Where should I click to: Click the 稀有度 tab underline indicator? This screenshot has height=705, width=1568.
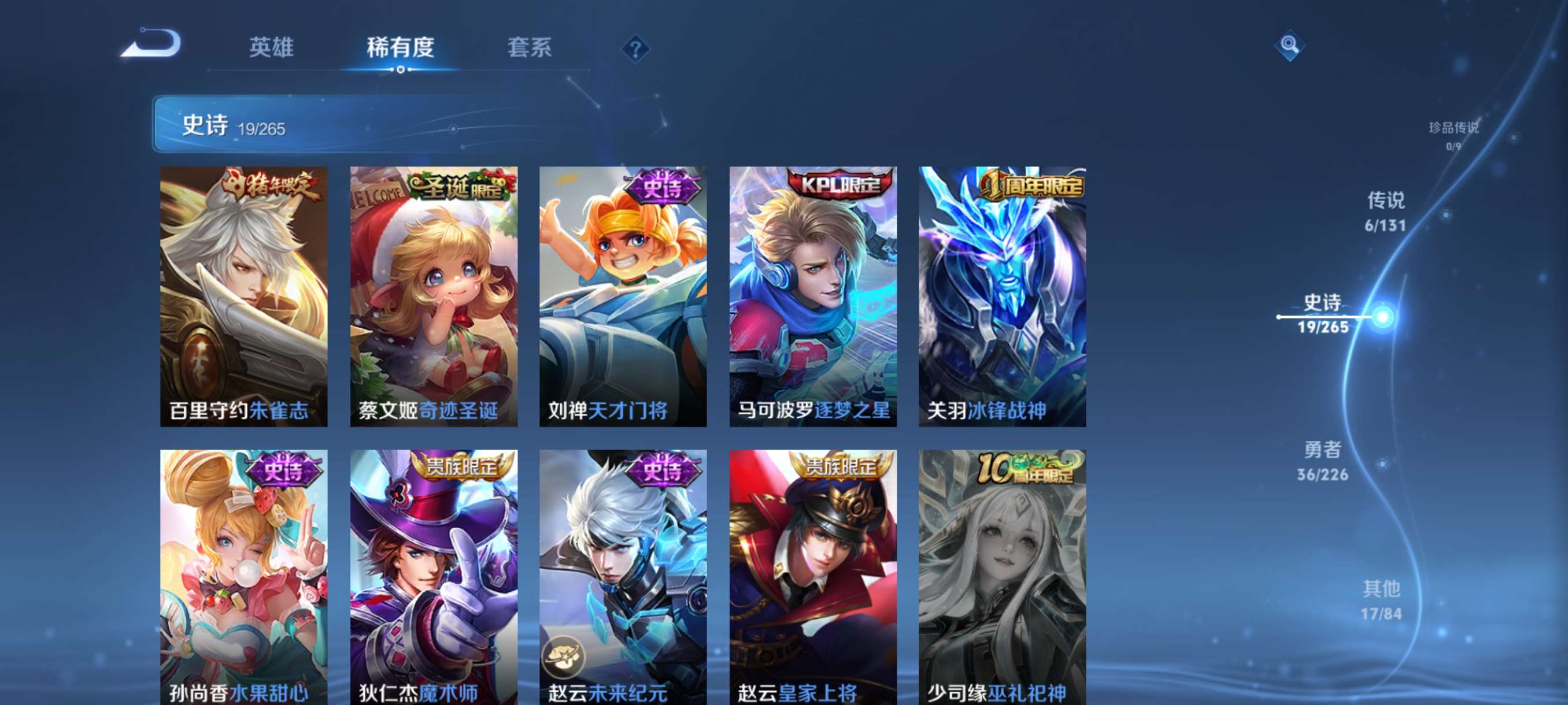click(401, 70)
